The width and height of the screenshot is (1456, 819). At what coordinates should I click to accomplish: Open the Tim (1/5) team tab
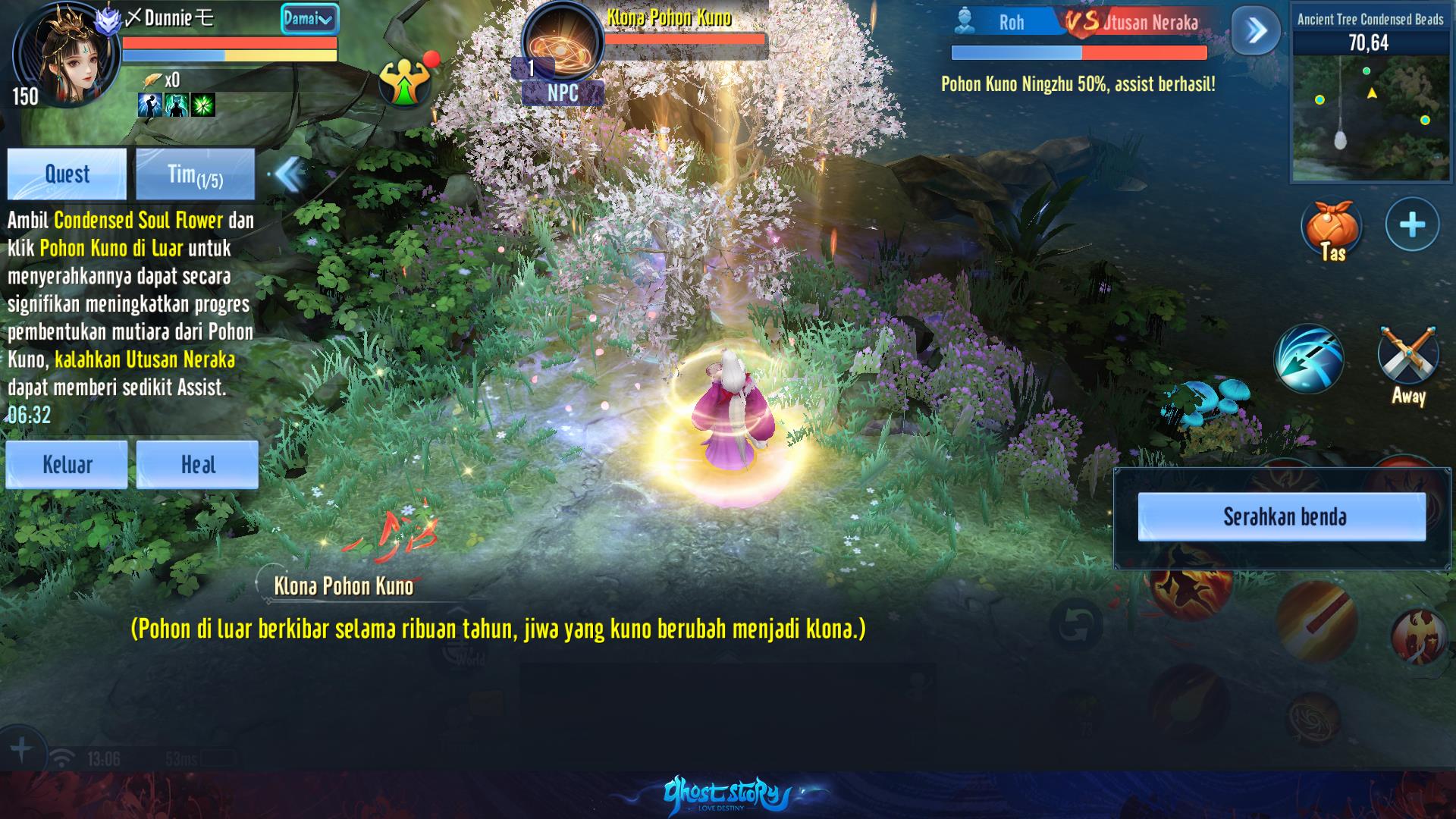tap(195, 174)
